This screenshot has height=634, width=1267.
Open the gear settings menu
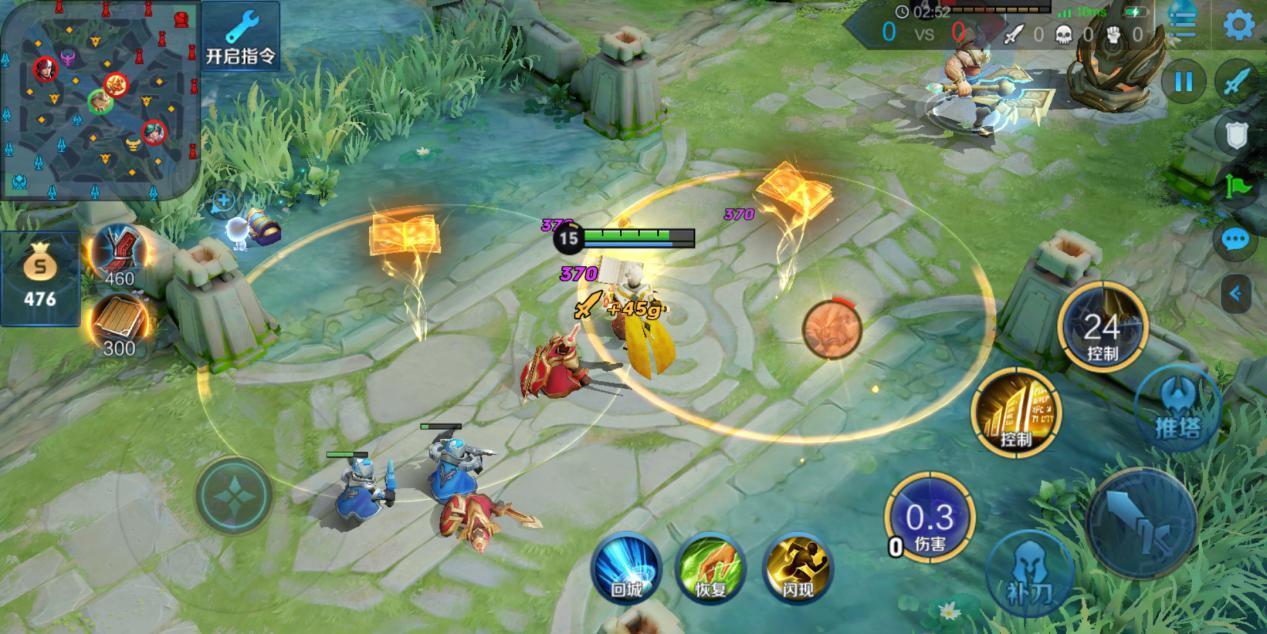[x=1240, y=25]
